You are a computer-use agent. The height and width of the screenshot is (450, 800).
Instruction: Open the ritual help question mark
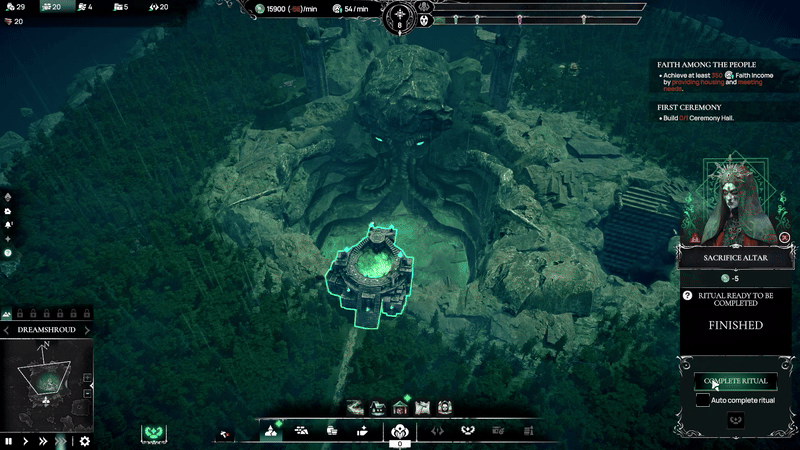coord(688,296)
